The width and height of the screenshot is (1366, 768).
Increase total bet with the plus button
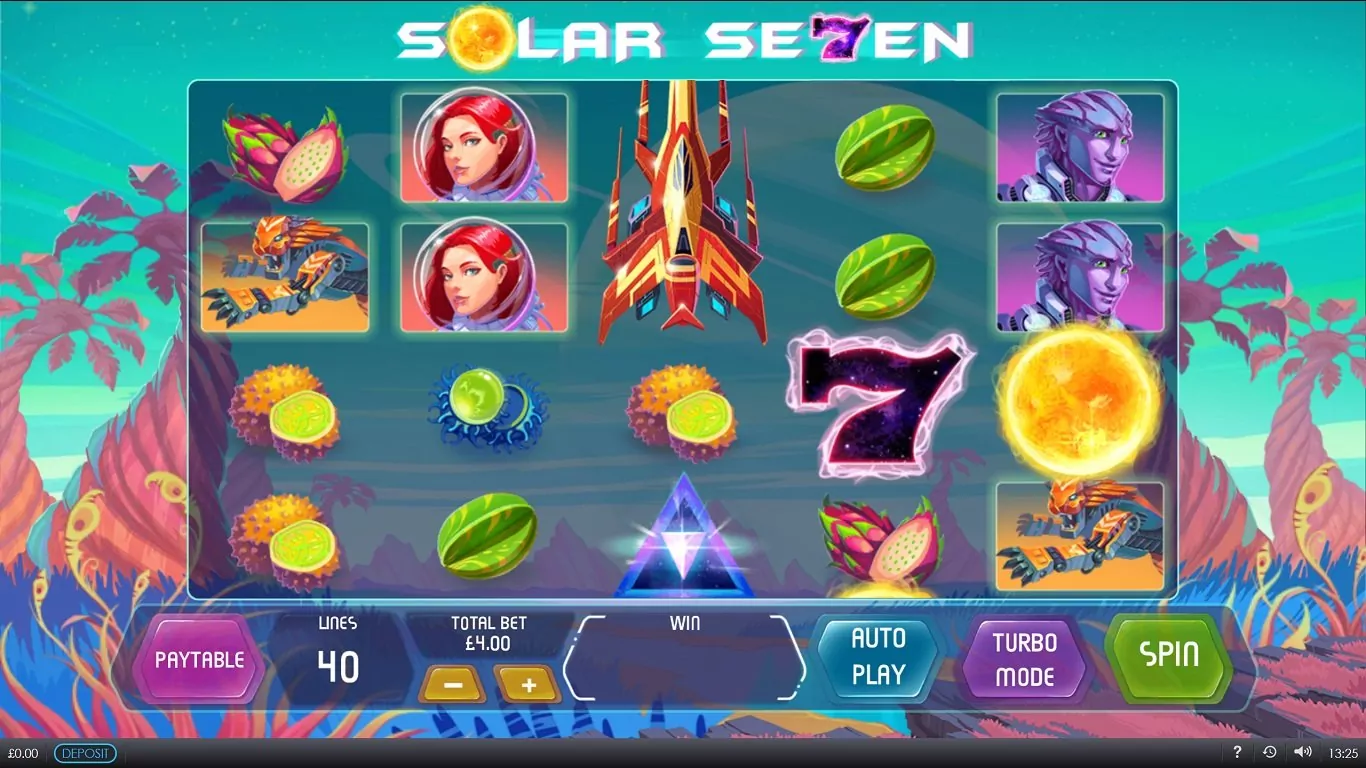point(528,685)
